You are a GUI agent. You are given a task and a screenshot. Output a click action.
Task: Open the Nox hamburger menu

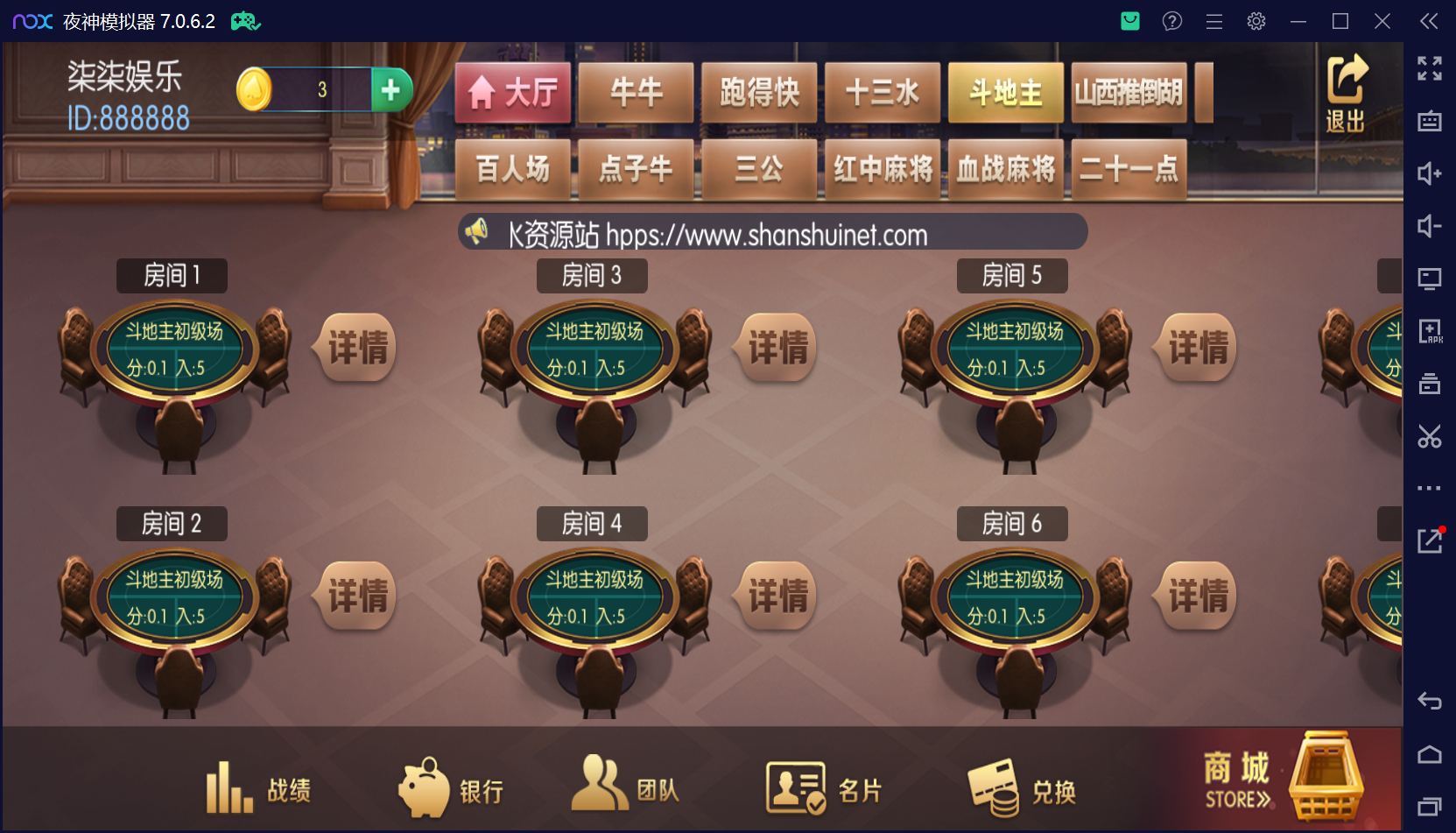tap(1213, 21)
